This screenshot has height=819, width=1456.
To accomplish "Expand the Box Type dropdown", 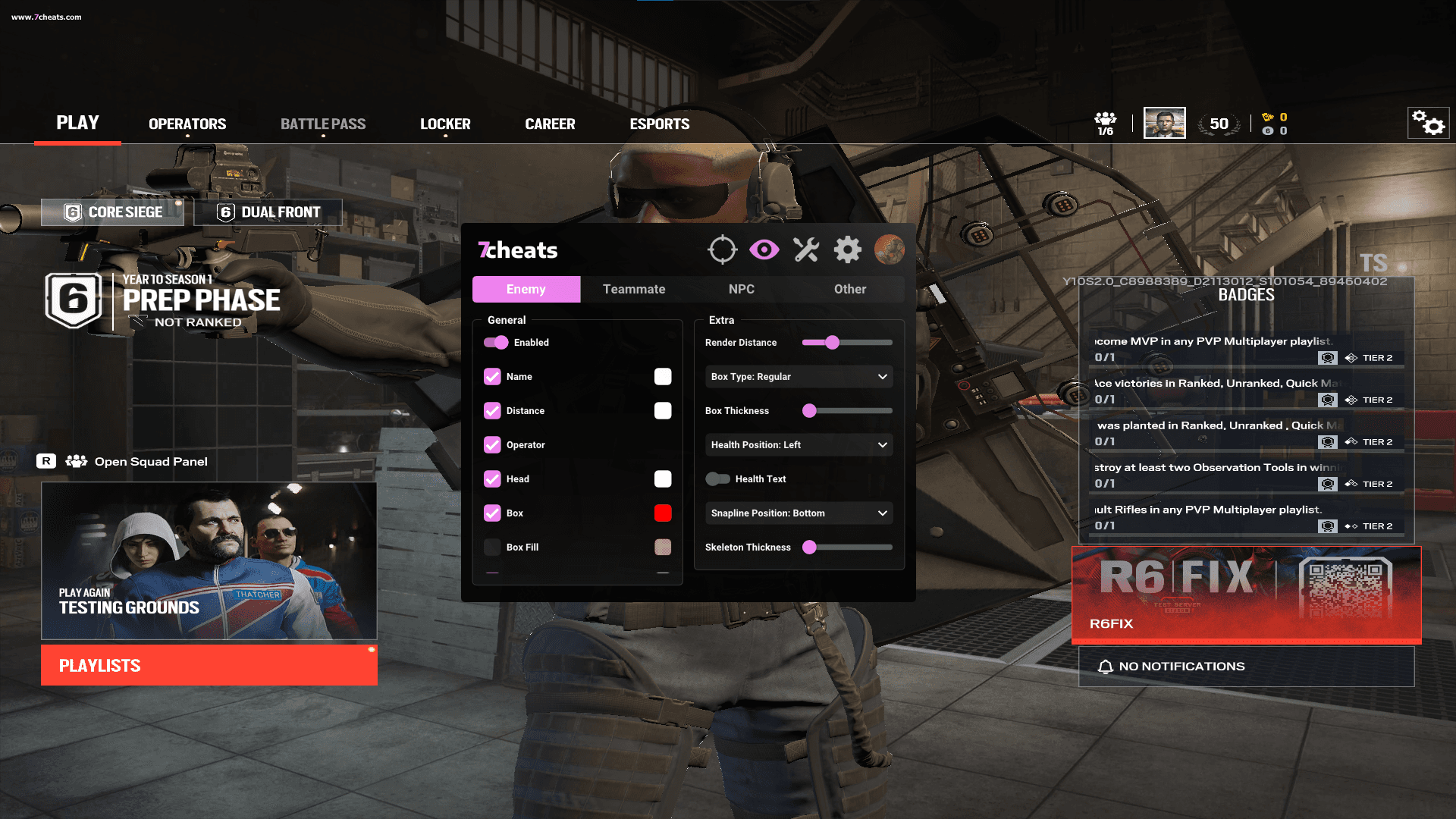I will [x=799, y=377].
